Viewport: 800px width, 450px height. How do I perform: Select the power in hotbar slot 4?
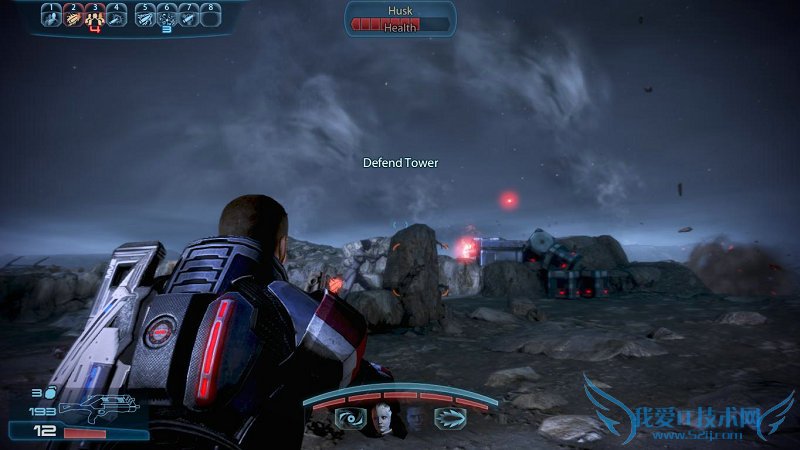(x=117, y=16)
